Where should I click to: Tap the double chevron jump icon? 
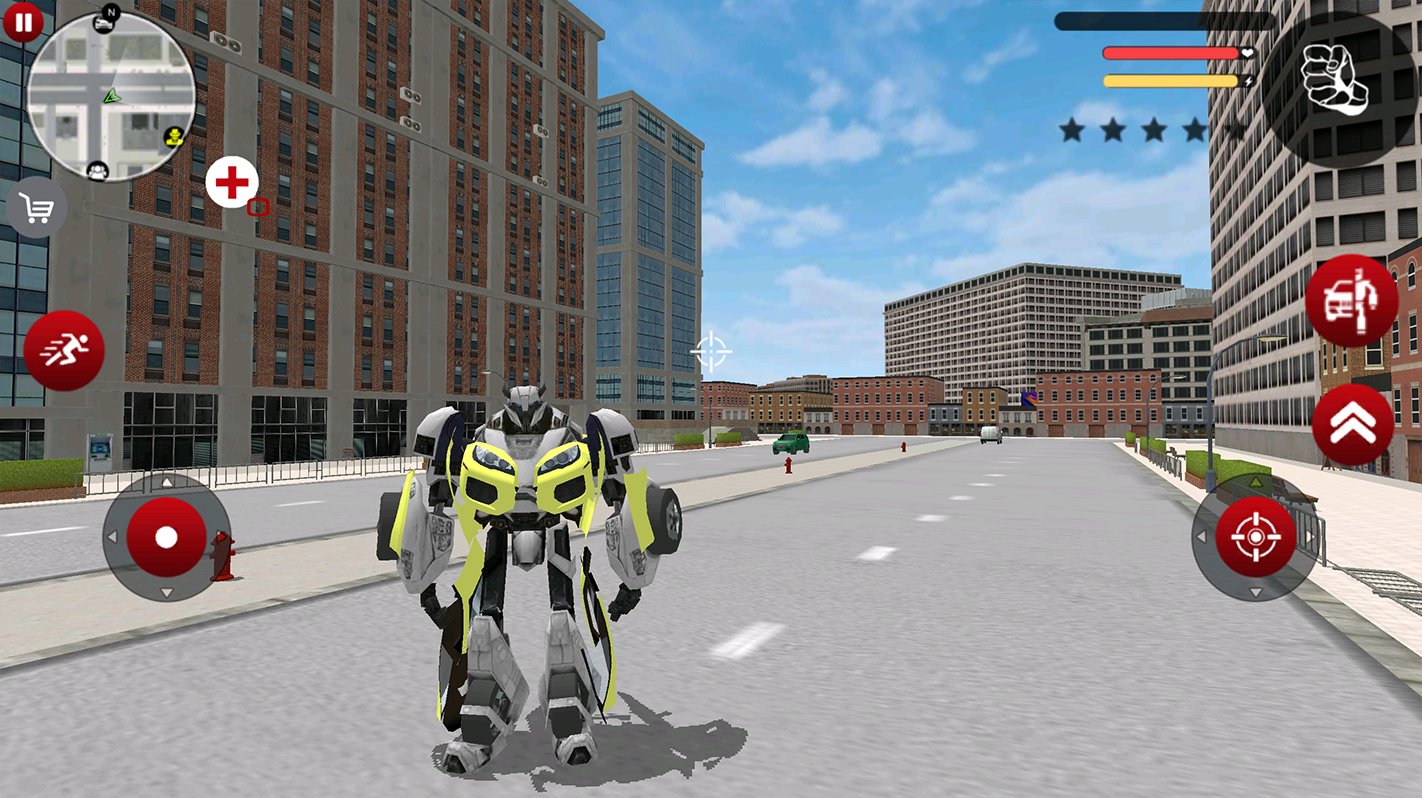click(1349, 422)
